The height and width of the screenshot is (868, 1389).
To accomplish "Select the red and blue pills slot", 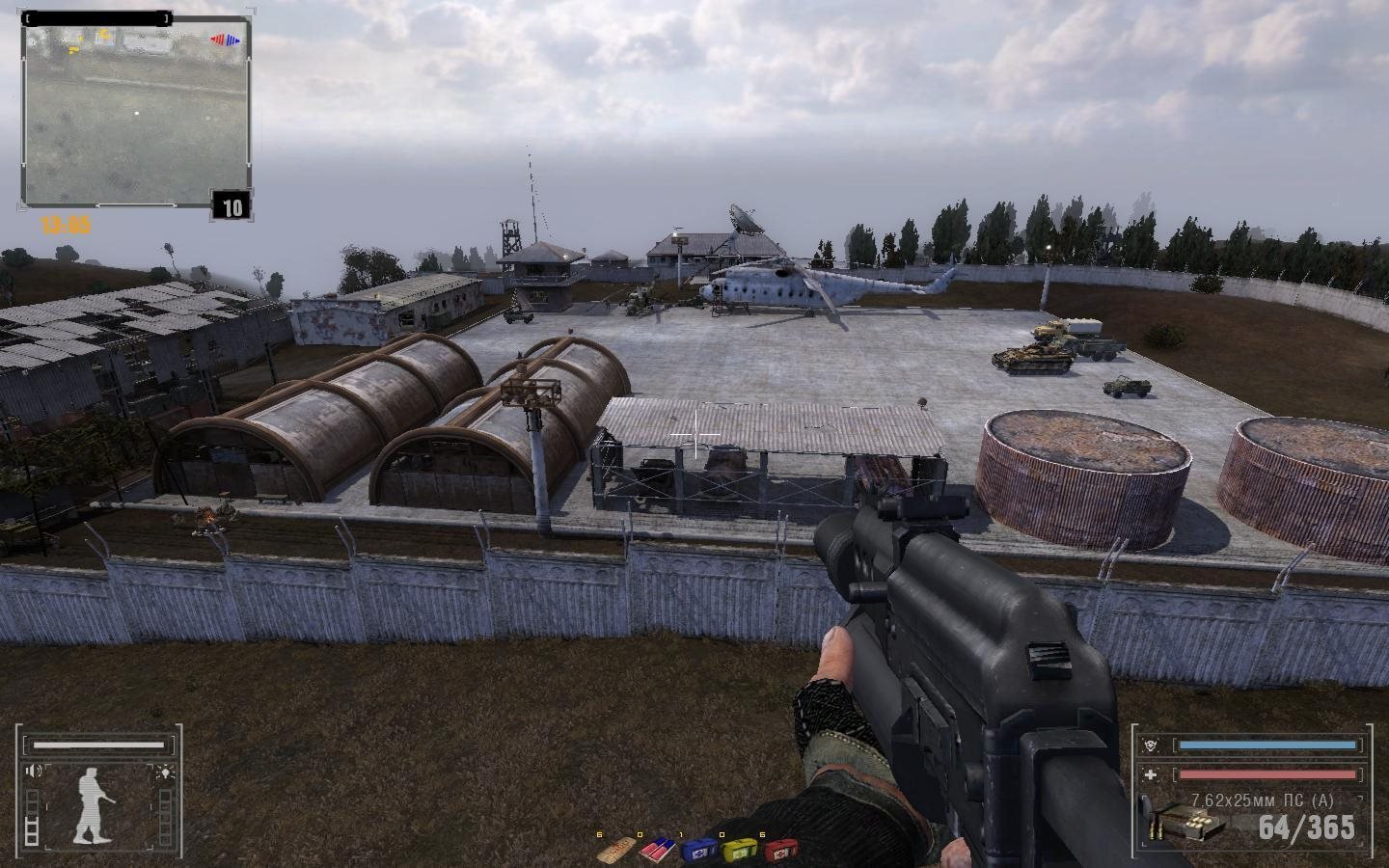I will pyautogui.click(x=655, y=852).
